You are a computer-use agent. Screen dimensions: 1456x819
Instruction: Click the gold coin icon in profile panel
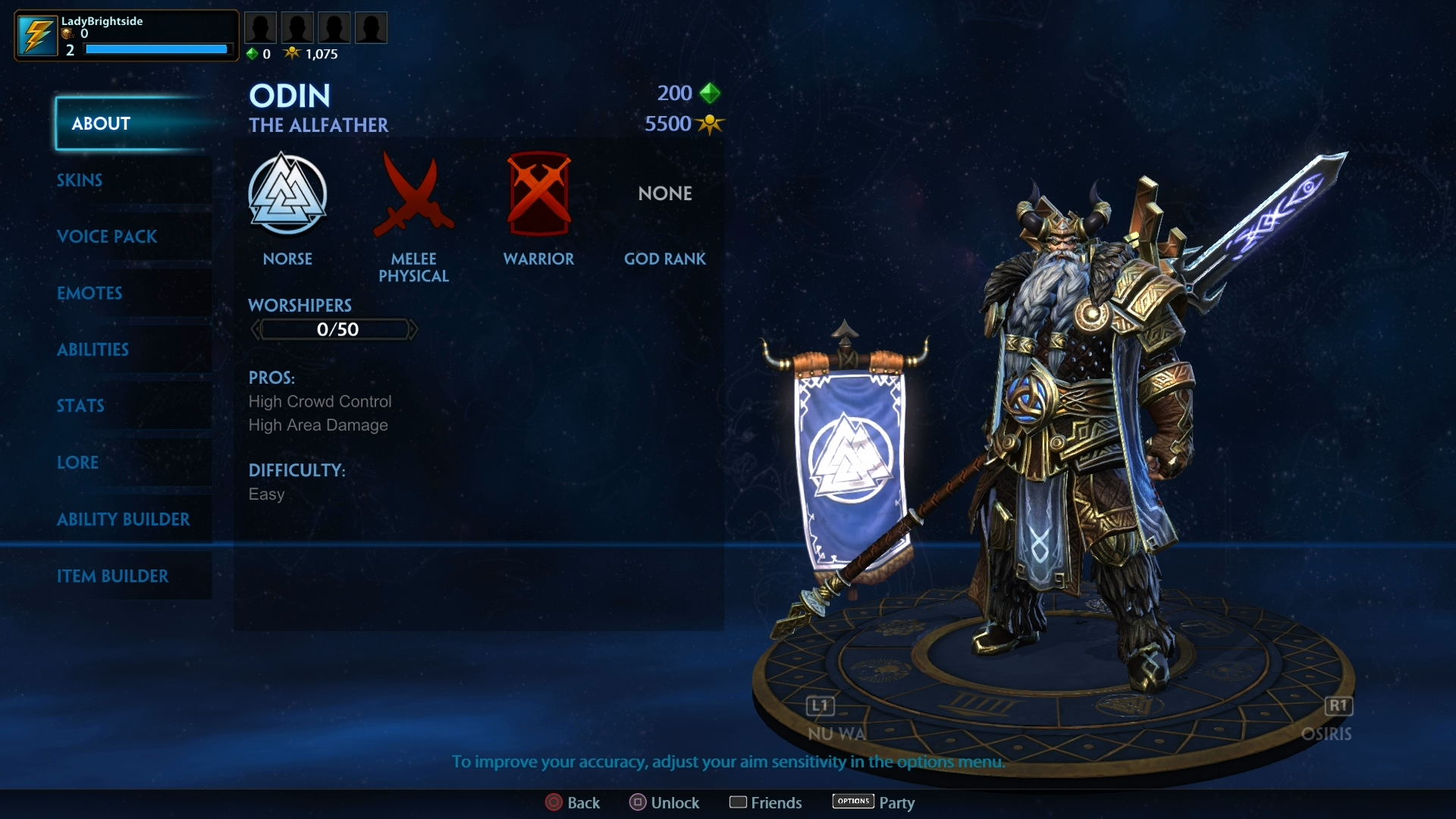click(67, 33)
